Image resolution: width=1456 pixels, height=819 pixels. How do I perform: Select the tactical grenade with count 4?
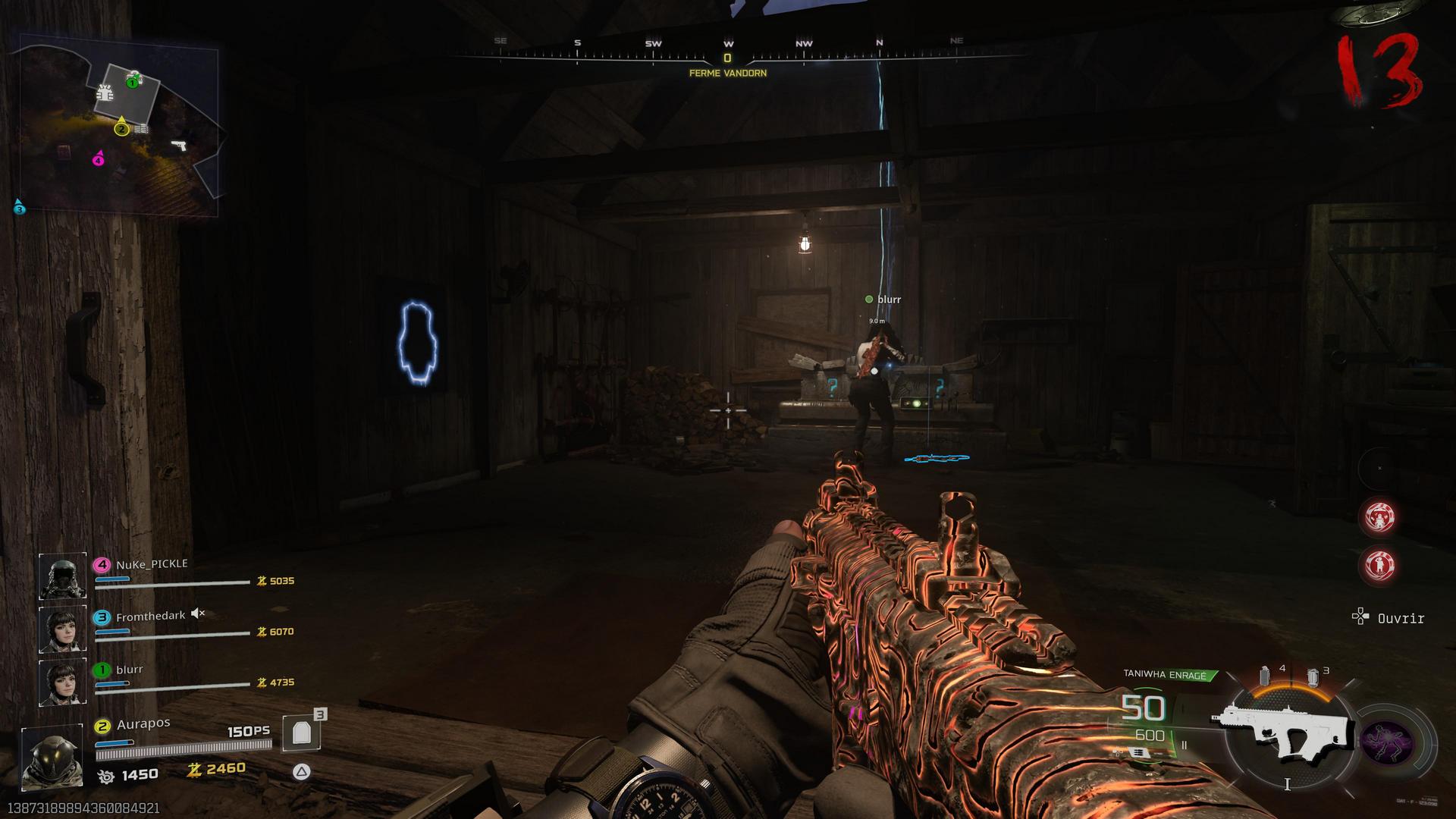point(1265,676)
